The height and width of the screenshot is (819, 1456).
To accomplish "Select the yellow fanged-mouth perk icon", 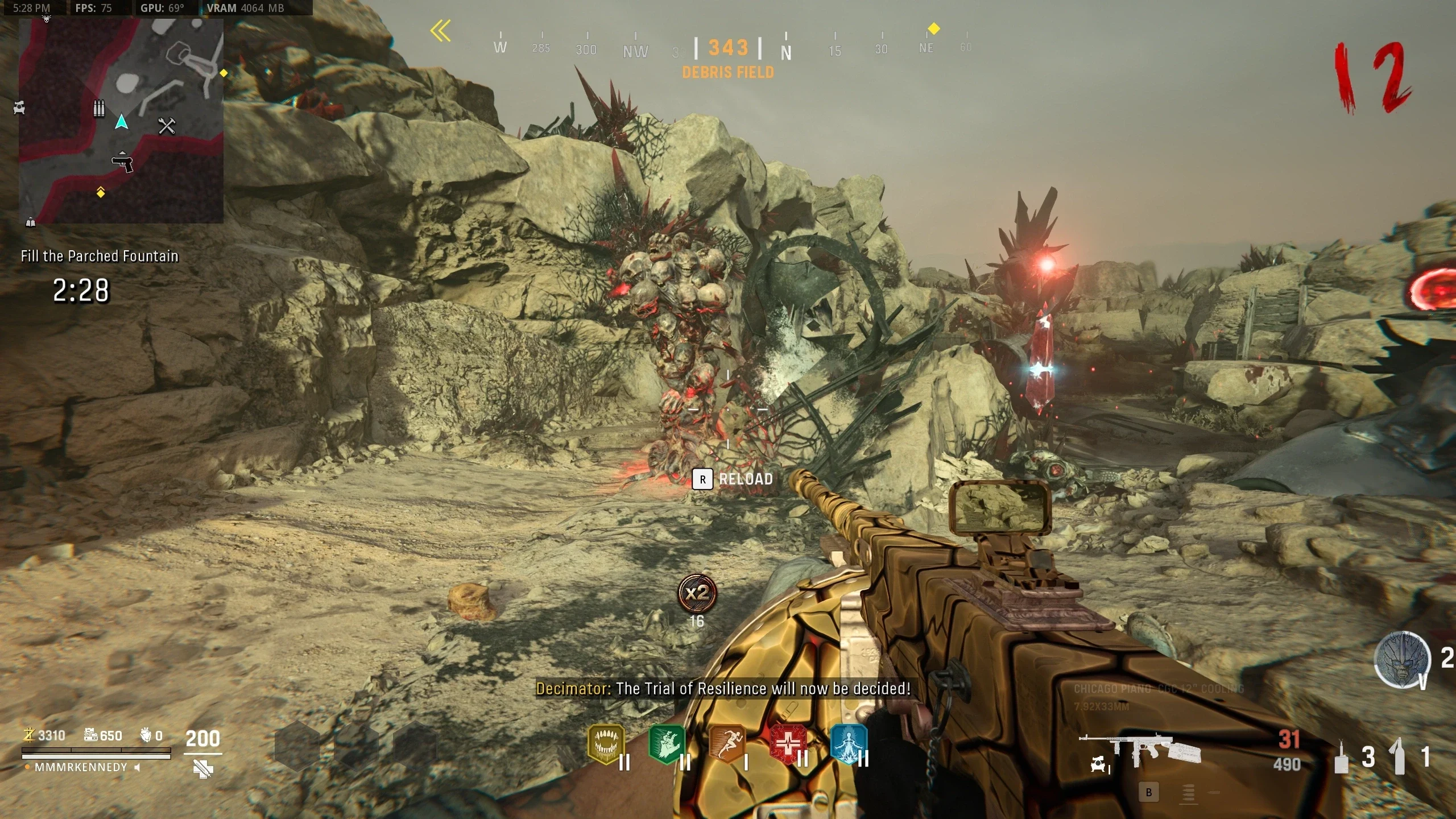I will coord(606,744).
